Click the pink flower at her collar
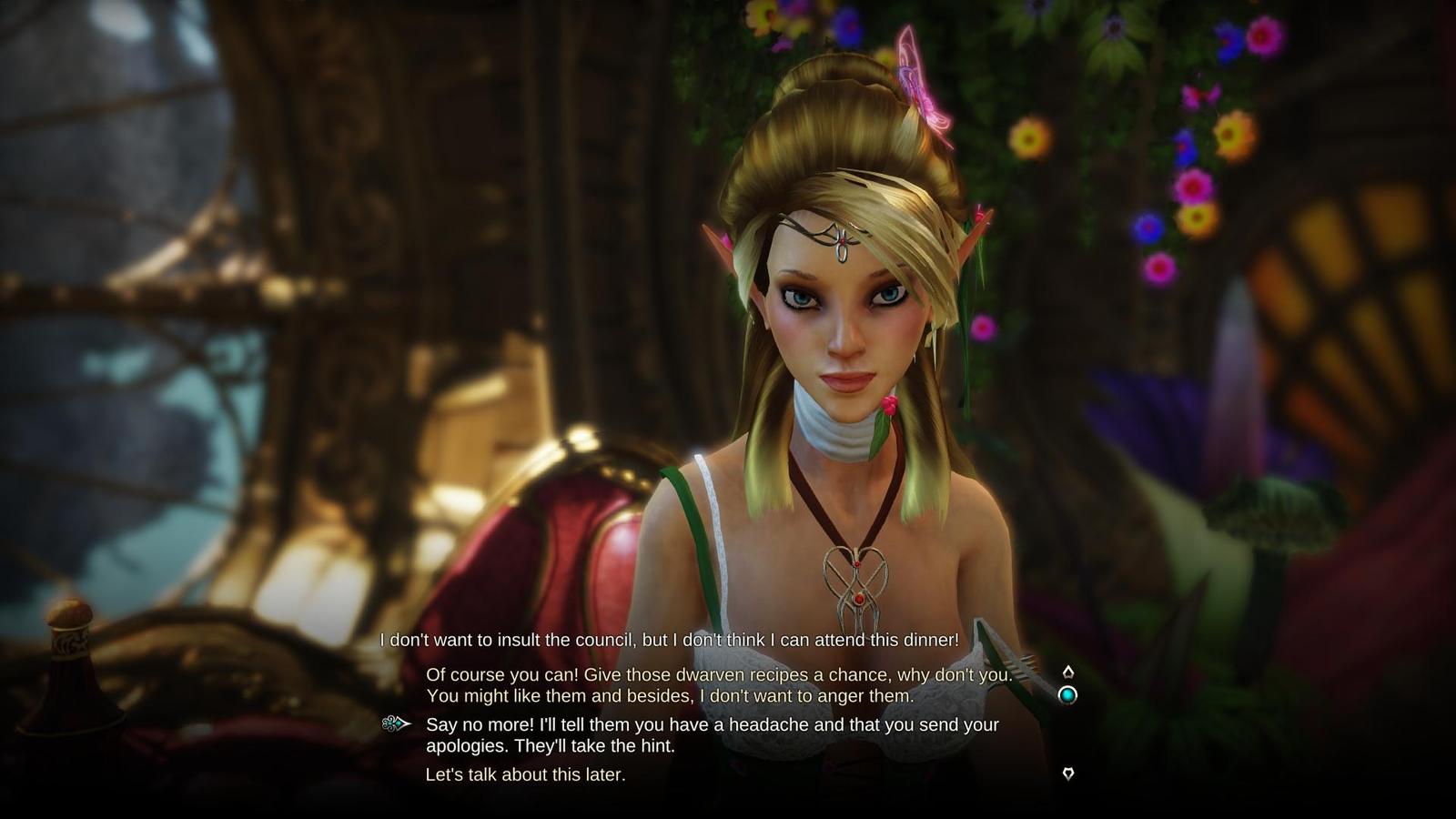Screen dimensions: 1456x819 (890, 408)
